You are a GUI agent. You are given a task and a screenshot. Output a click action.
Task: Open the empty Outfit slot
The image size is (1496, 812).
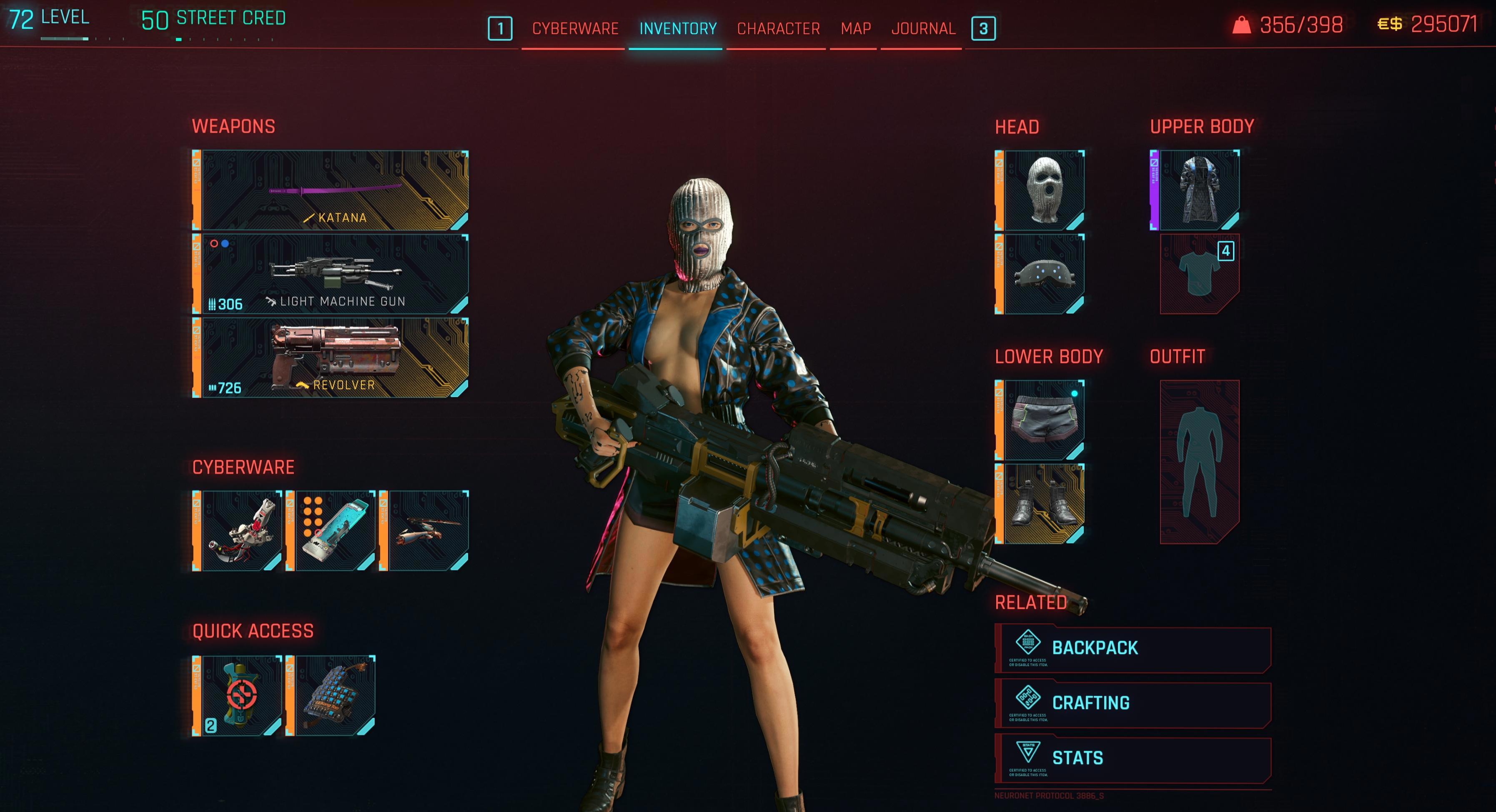click(1200, 462)
